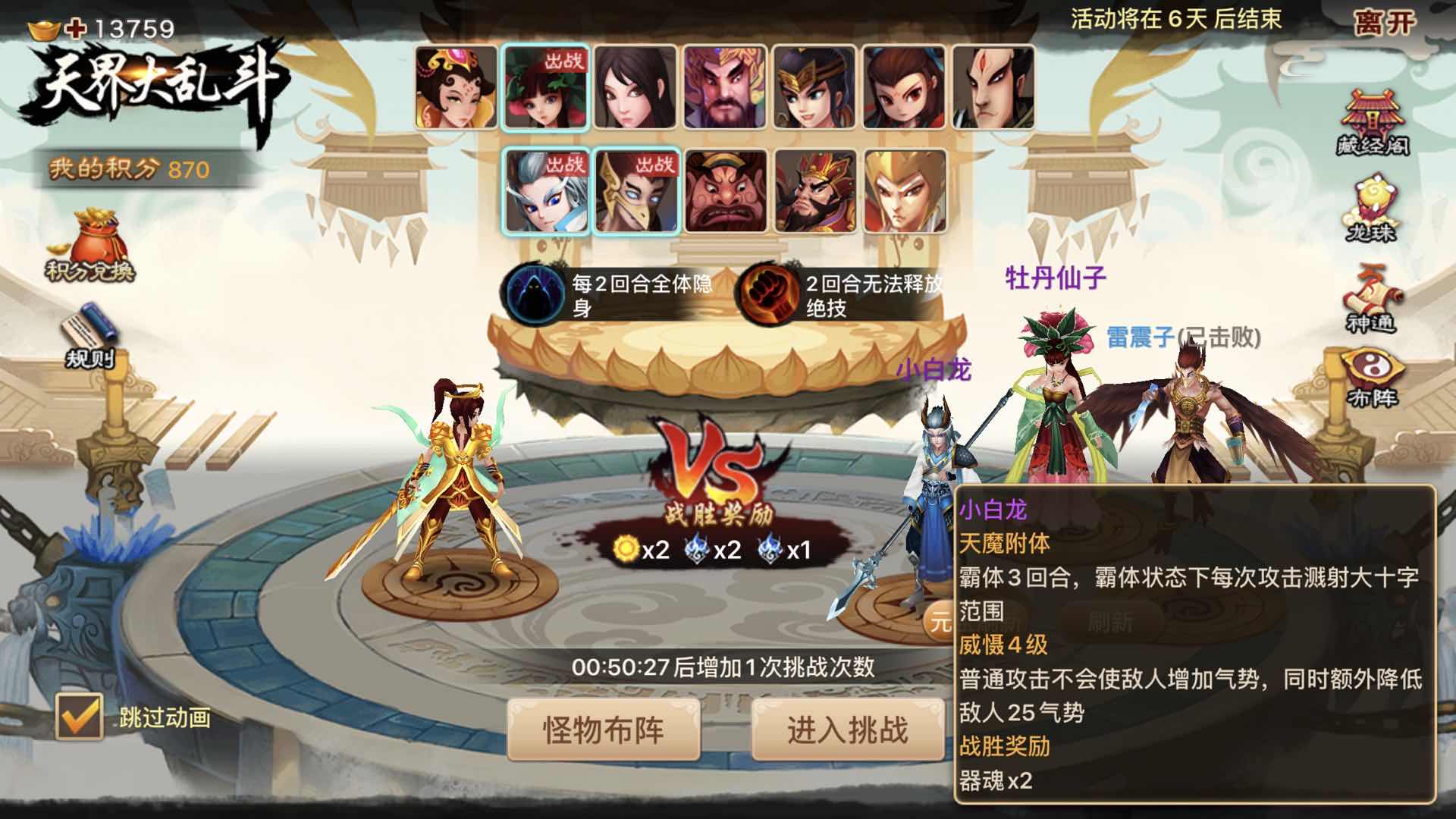Deselect the silver-haired hero marked 出战
The width and height of the screenshot is (1456, 819).
[544, 191]
